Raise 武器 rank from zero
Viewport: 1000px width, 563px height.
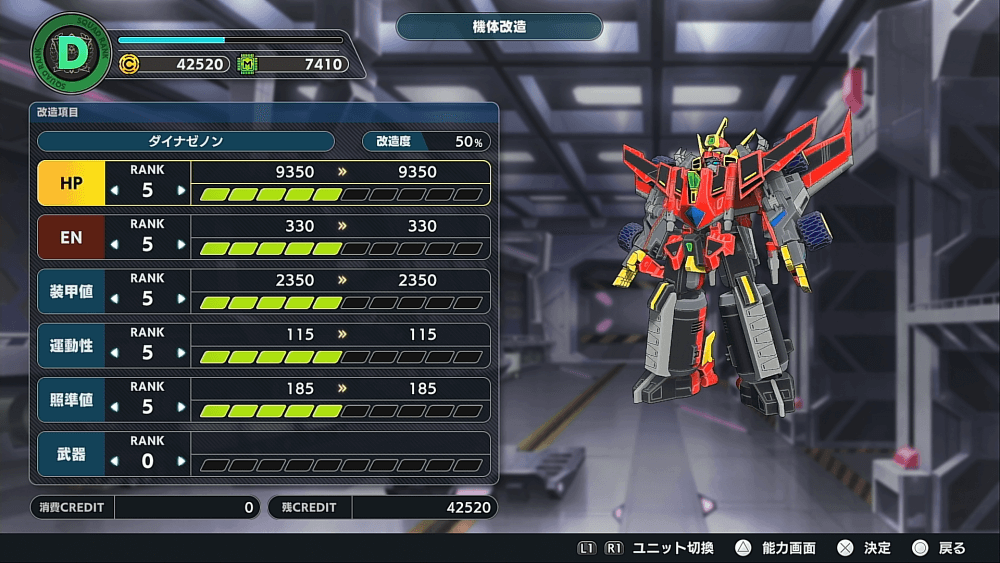(x=181, y=461)
